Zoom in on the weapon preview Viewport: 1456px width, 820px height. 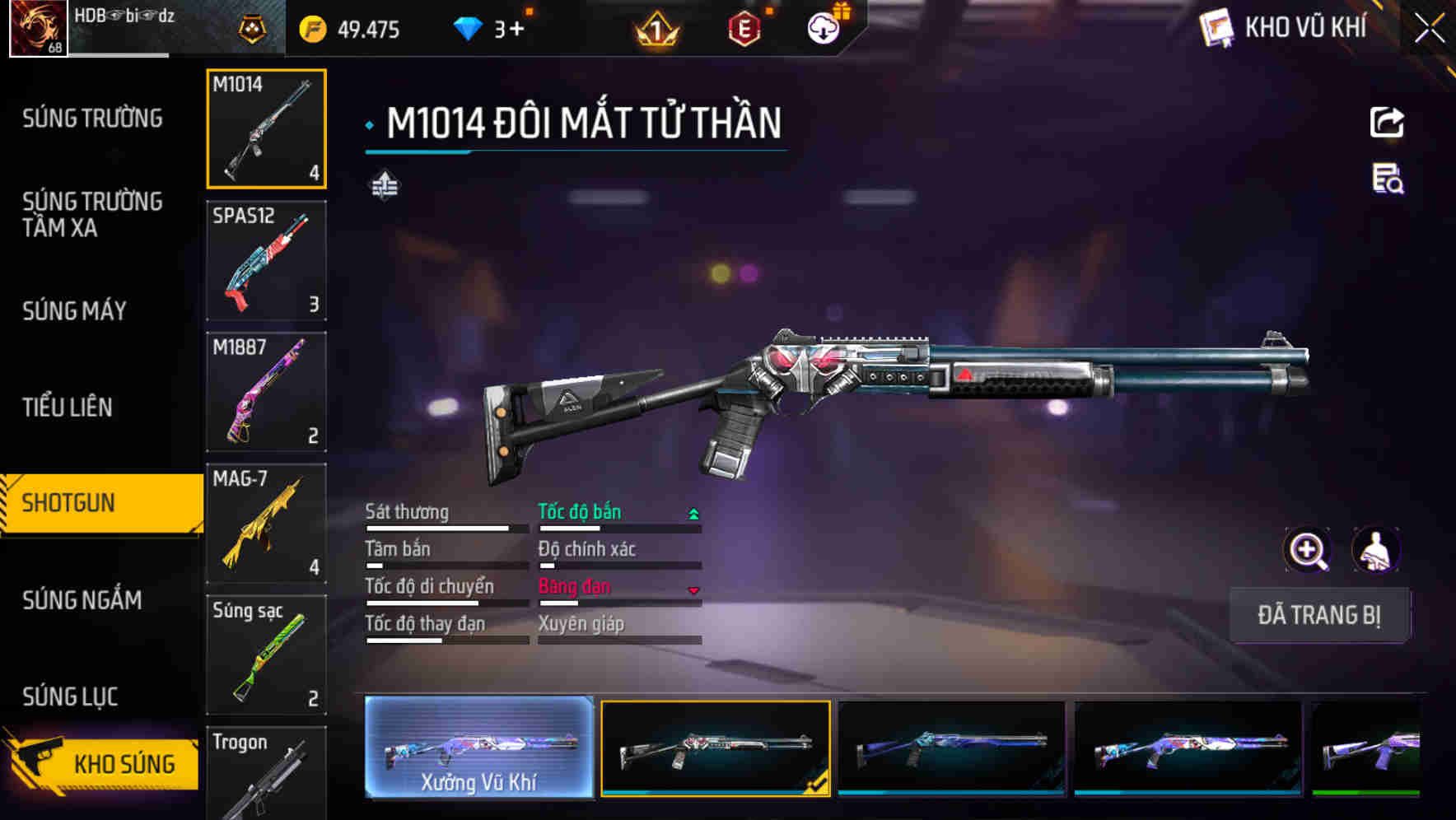click(x=1308, y=550)
